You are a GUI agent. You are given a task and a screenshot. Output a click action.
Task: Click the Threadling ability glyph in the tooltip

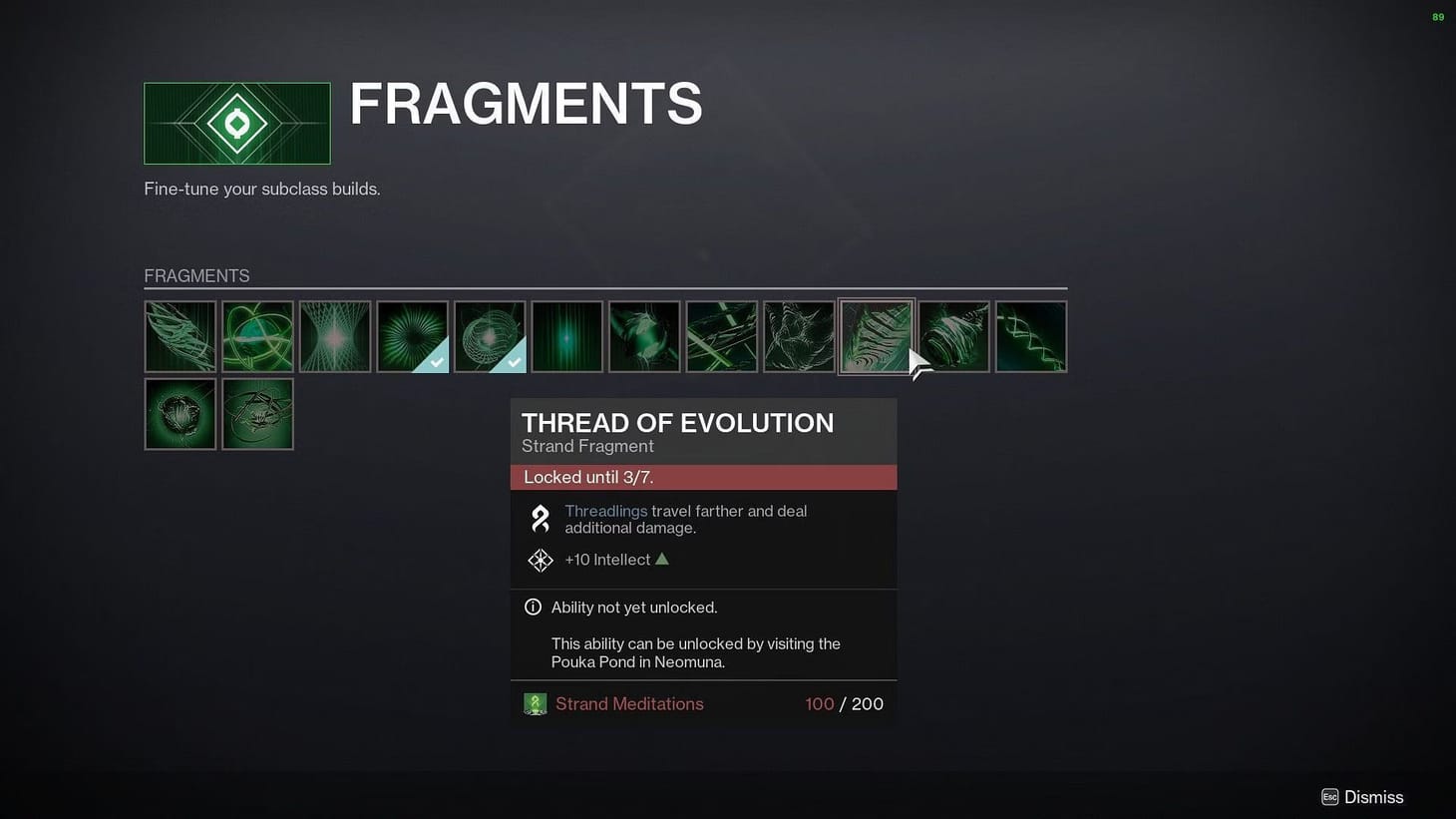[540, 518]
